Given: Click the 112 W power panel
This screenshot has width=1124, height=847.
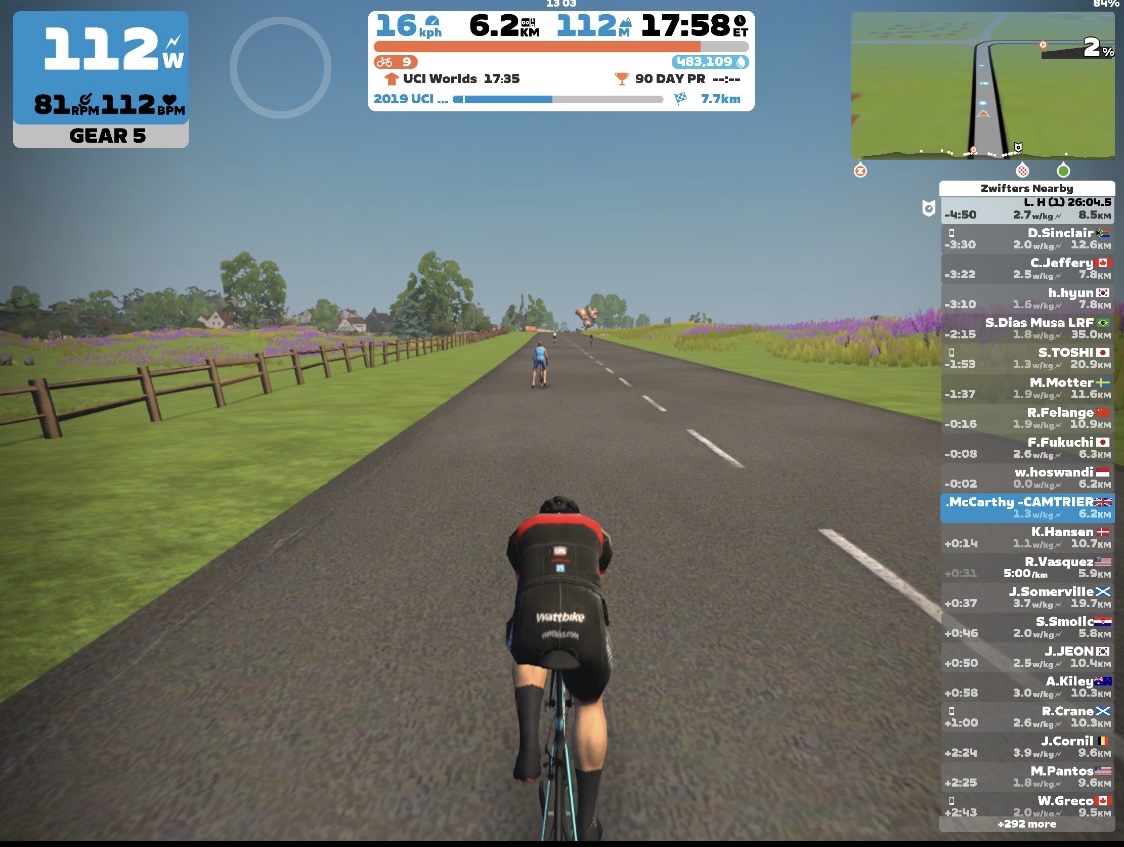Looking at the screenshot, I should (x=100, y=79).
